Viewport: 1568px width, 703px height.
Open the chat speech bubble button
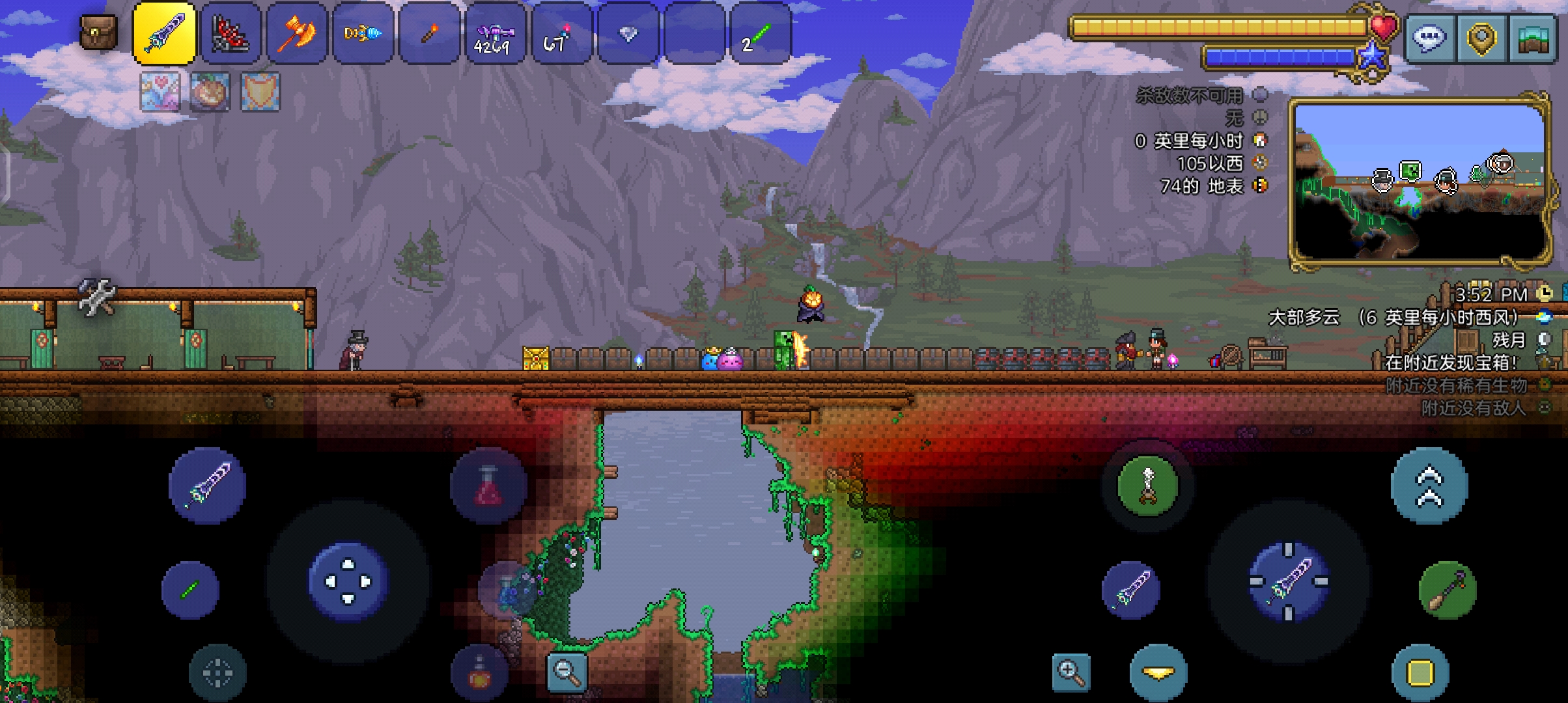[1429, 38]
